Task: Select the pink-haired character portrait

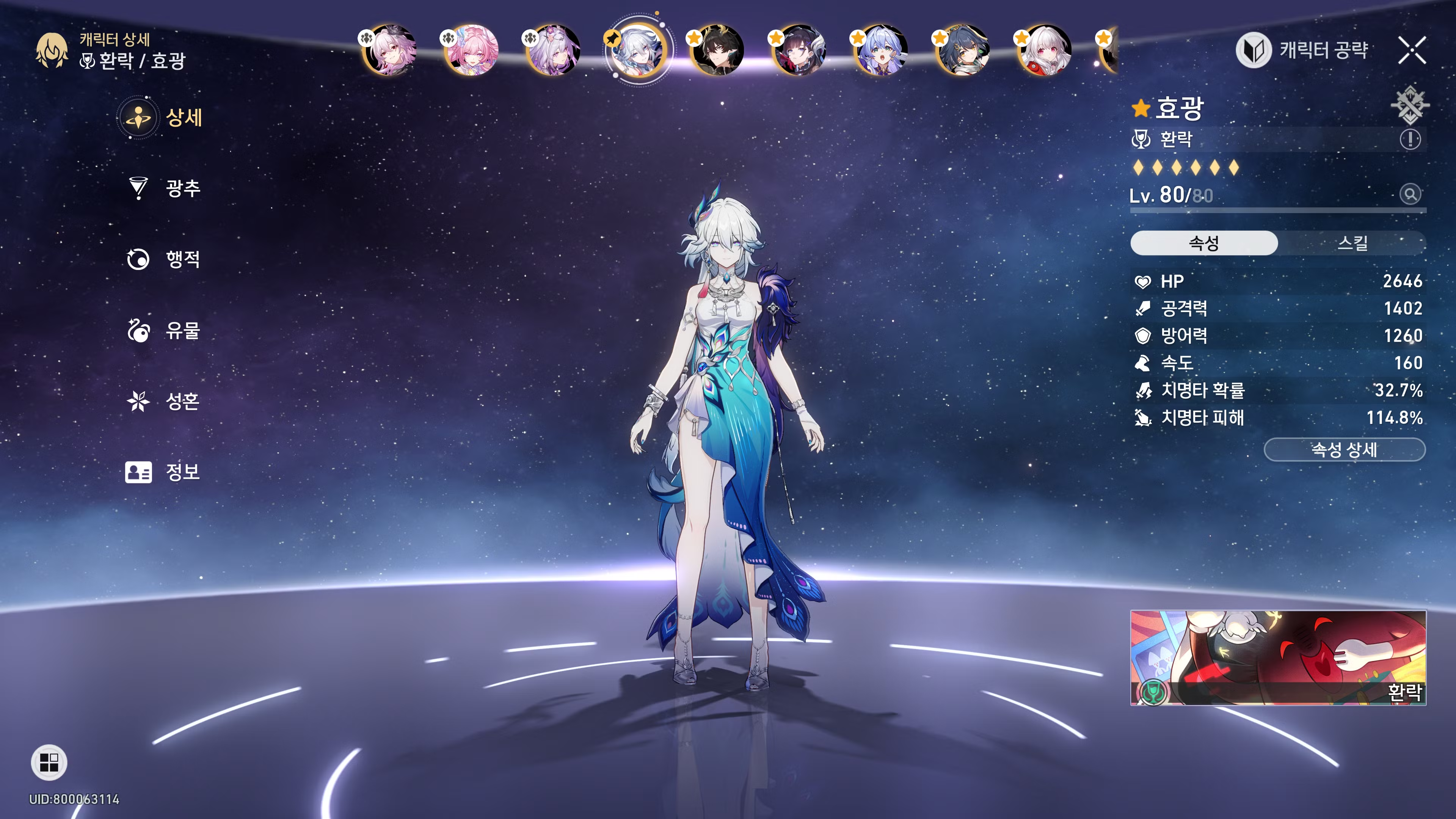Action: [471, 50]
